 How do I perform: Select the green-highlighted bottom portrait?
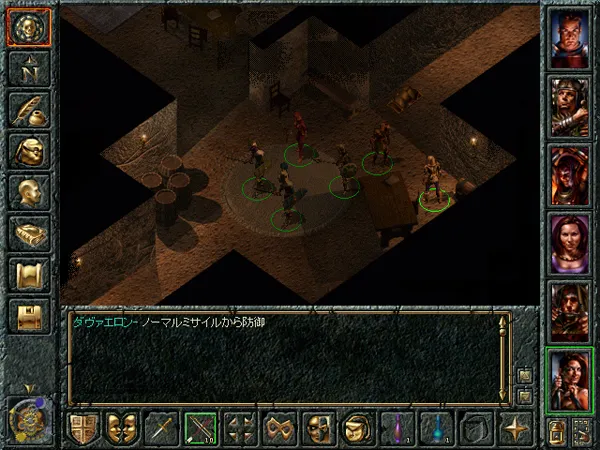pyautogui.click(x=570, y=378)
